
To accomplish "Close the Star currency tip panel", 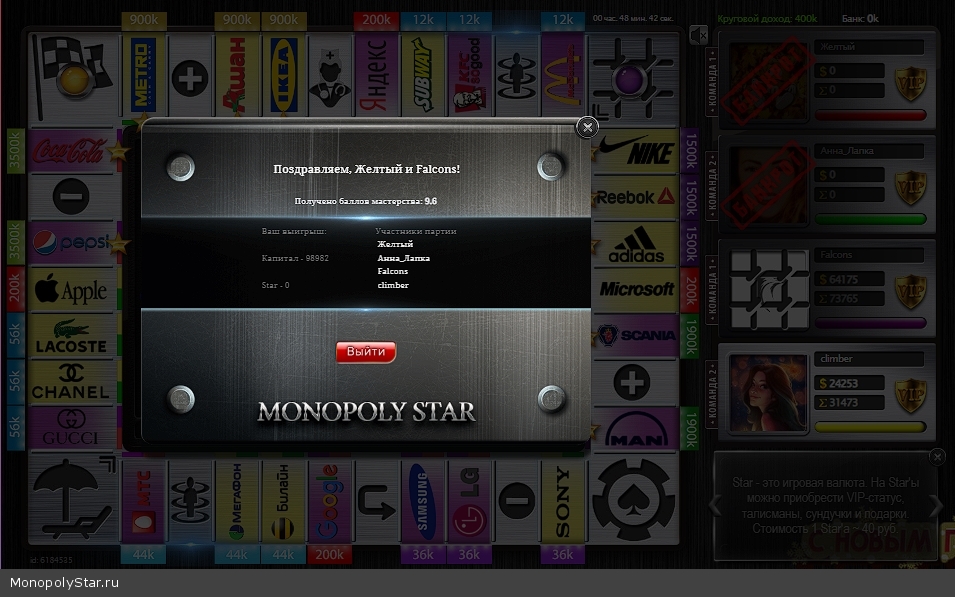I will [936, 457].
